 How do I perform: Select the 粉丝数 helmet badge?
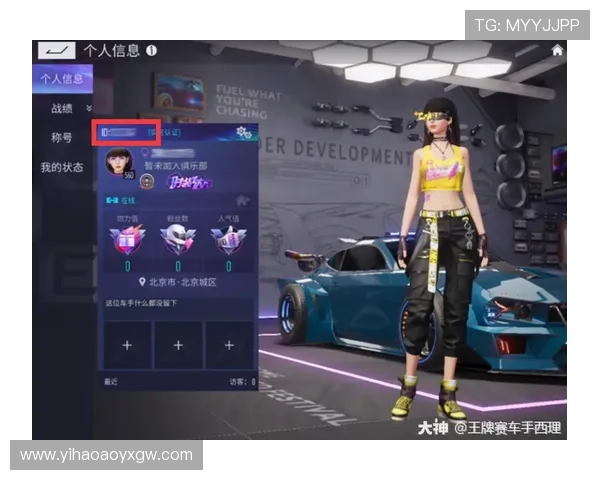[x=177, y=238]
